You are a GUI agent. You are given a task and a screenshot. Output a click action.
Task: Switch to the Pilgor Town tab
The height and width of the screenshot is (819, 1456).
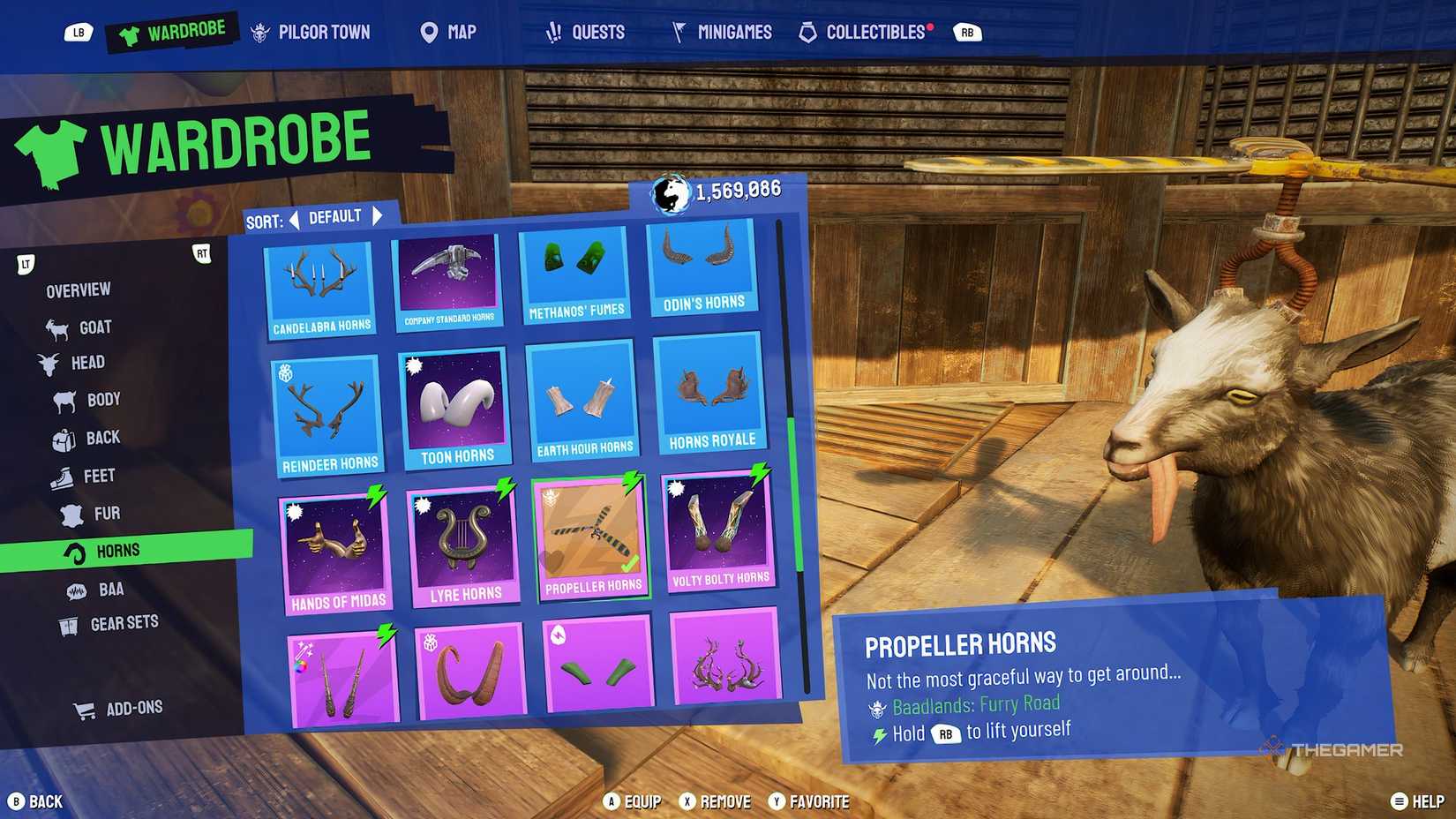click(x=312, y=32)
